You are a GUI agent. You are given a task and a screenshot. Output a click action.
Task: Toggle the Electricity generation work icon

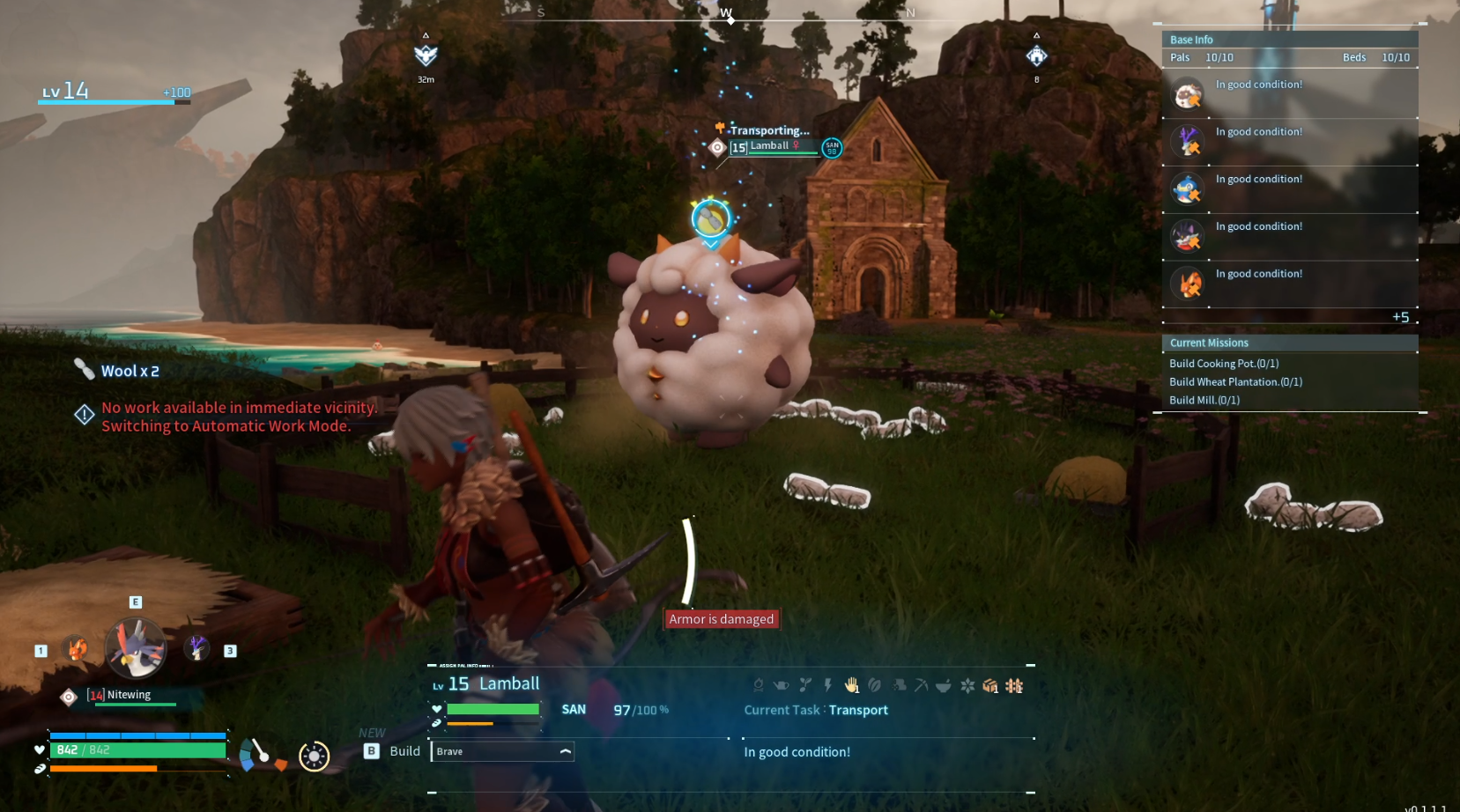pos(827,684)
